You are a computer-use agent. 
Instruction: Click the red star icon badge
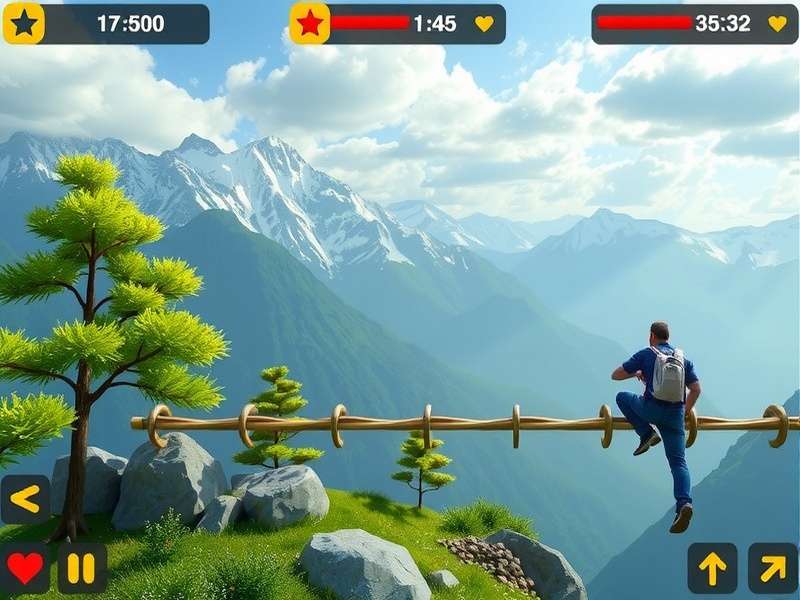click(x=310, y=23)
